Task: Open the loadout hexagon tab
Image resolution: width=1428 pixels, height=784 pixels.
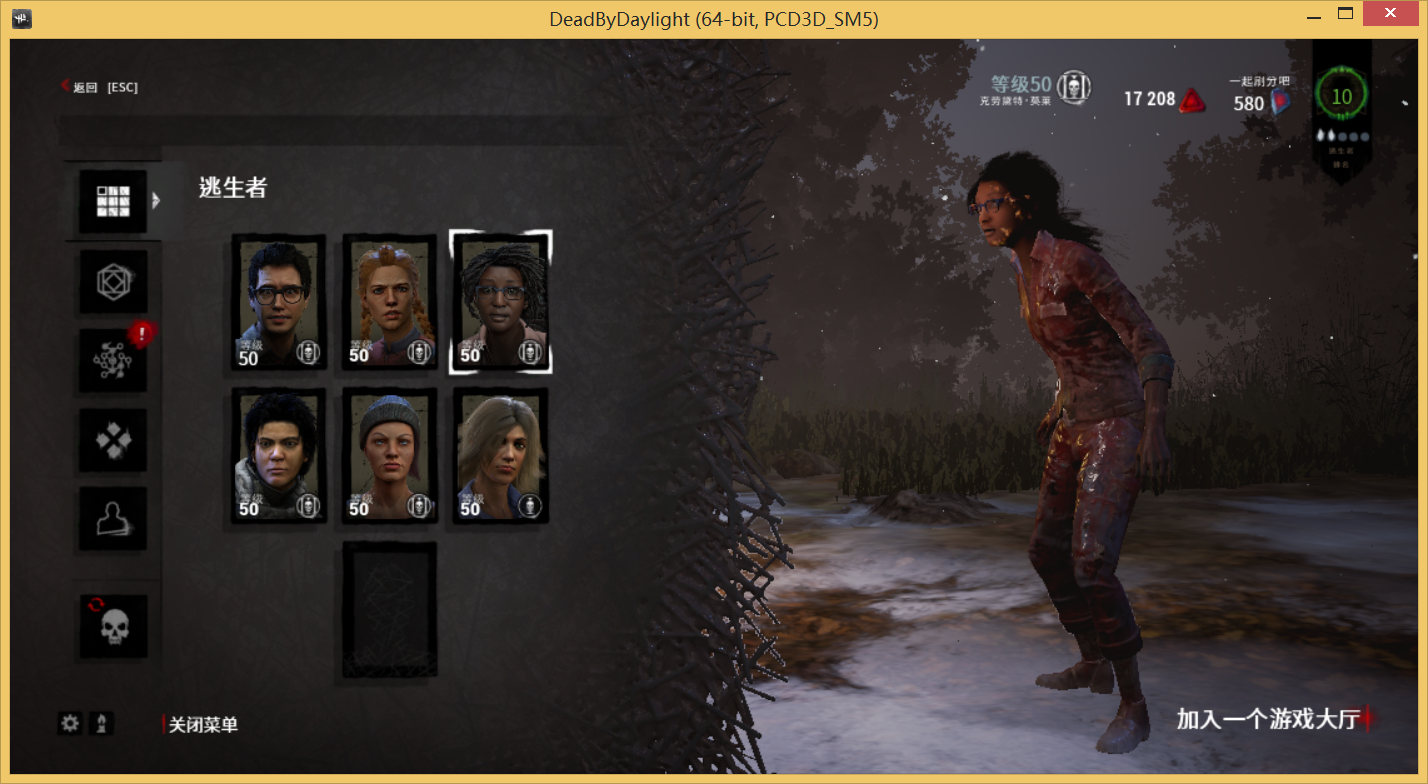Action: 113,281
